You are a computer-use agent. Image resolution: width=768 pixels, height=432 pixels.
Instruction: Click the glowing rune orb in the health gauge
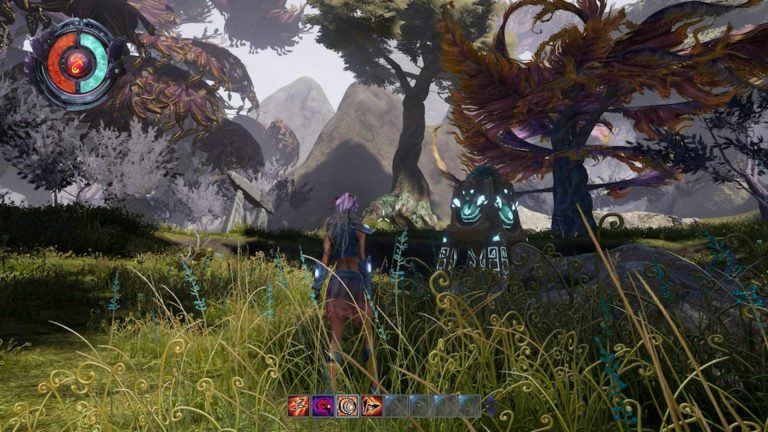tap(77, 64)
